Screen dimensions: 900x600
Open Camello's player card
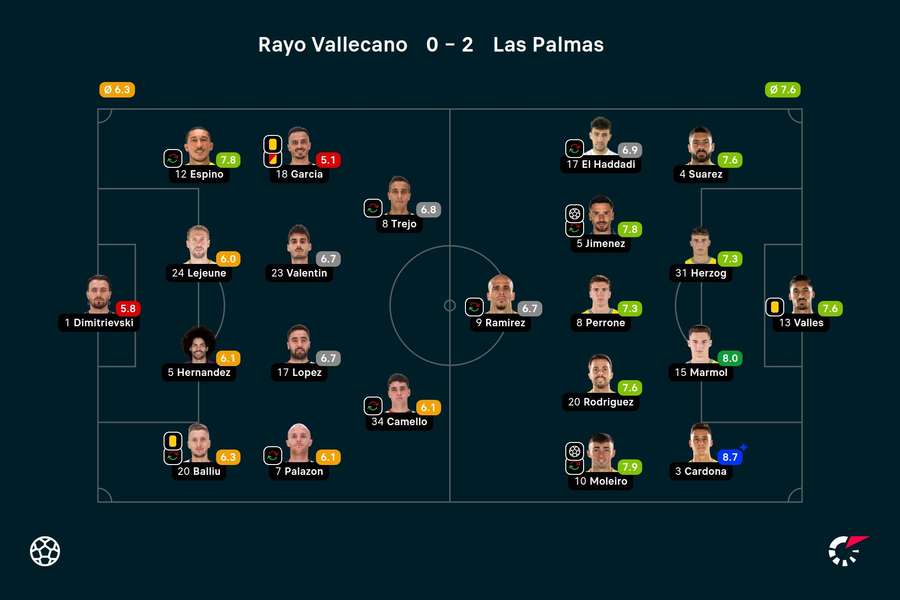(x=399, y=393)
